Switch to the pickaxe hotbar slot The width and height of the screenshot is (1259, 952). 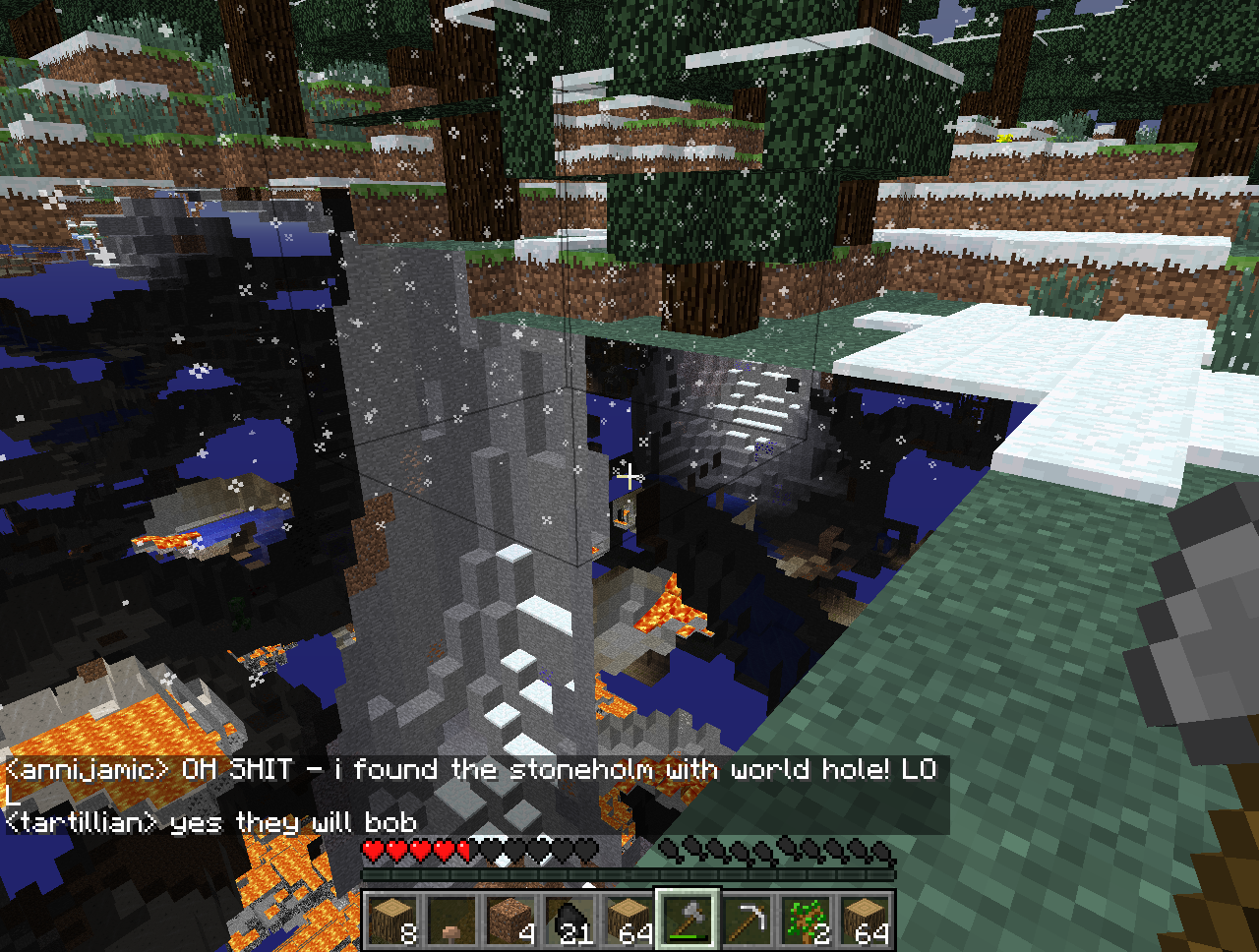pos(747,921)
